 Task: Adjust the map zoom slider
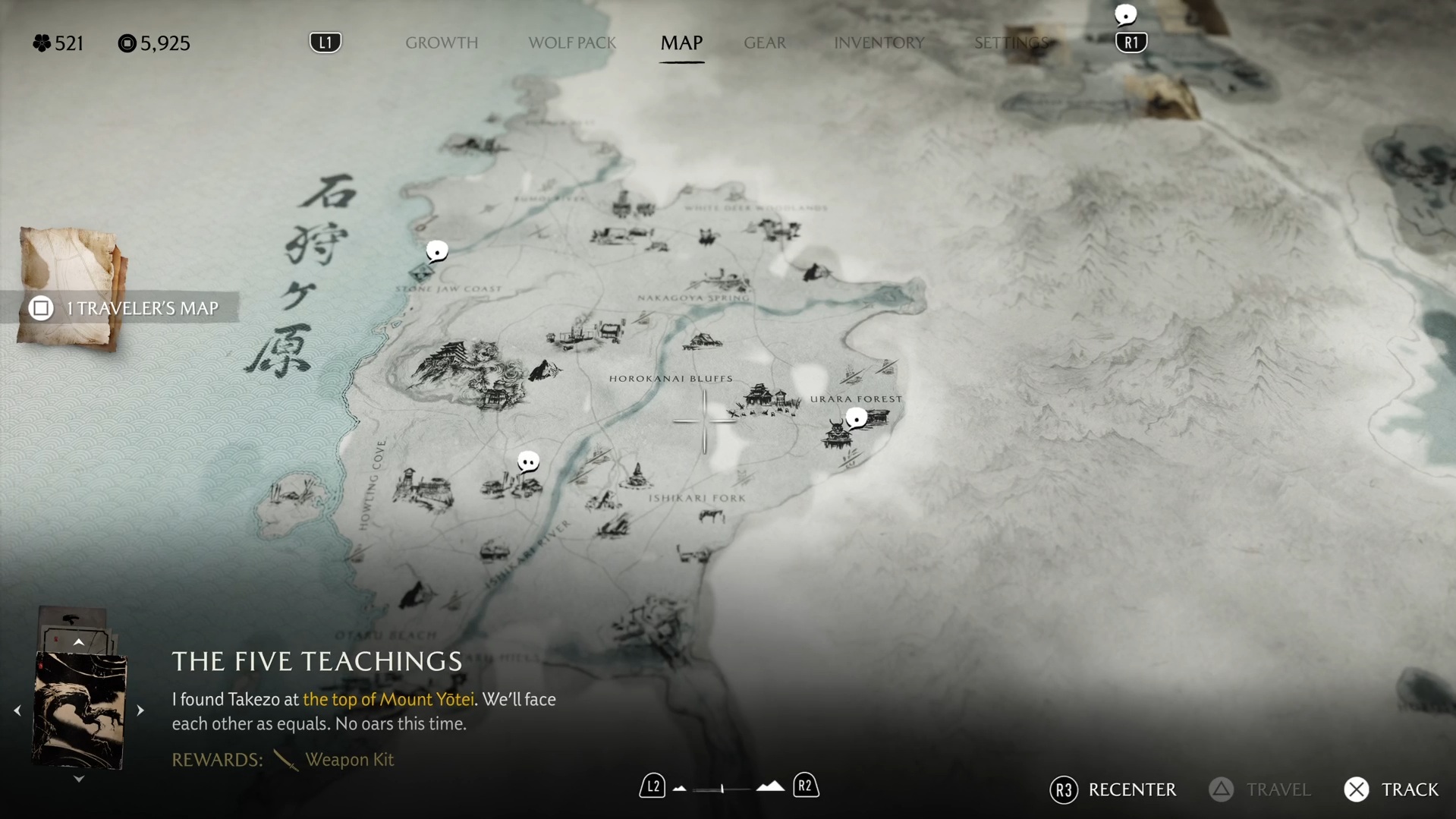[722, 789]
